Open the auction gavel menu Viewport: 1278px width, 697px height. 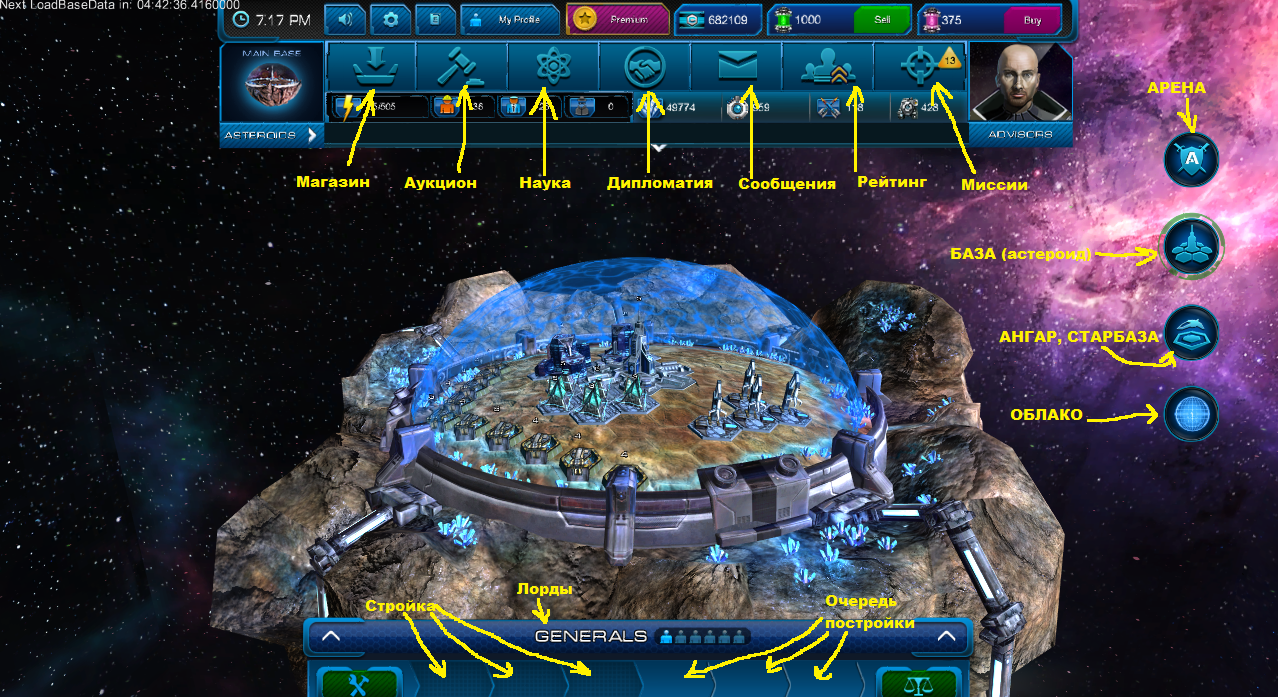coord(462,66)
